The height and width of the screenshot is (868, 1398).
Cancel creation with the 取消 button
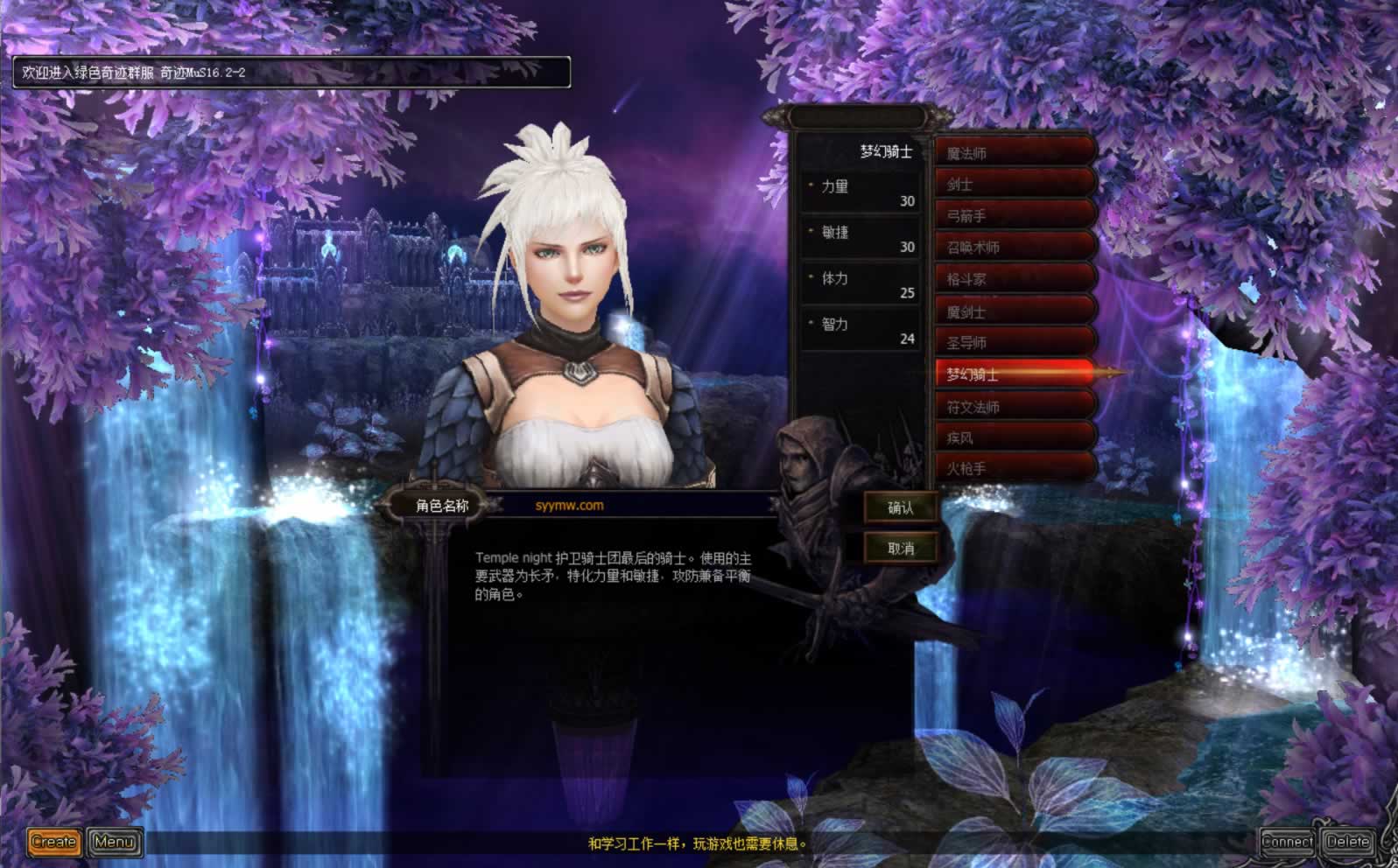tap(900, 549)
